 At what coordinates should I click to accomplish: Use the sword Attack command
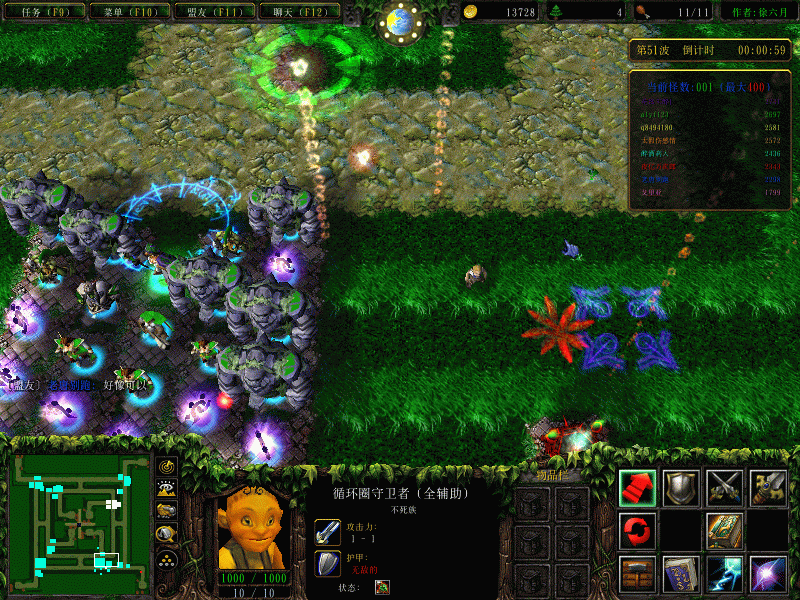click(768, 486)
